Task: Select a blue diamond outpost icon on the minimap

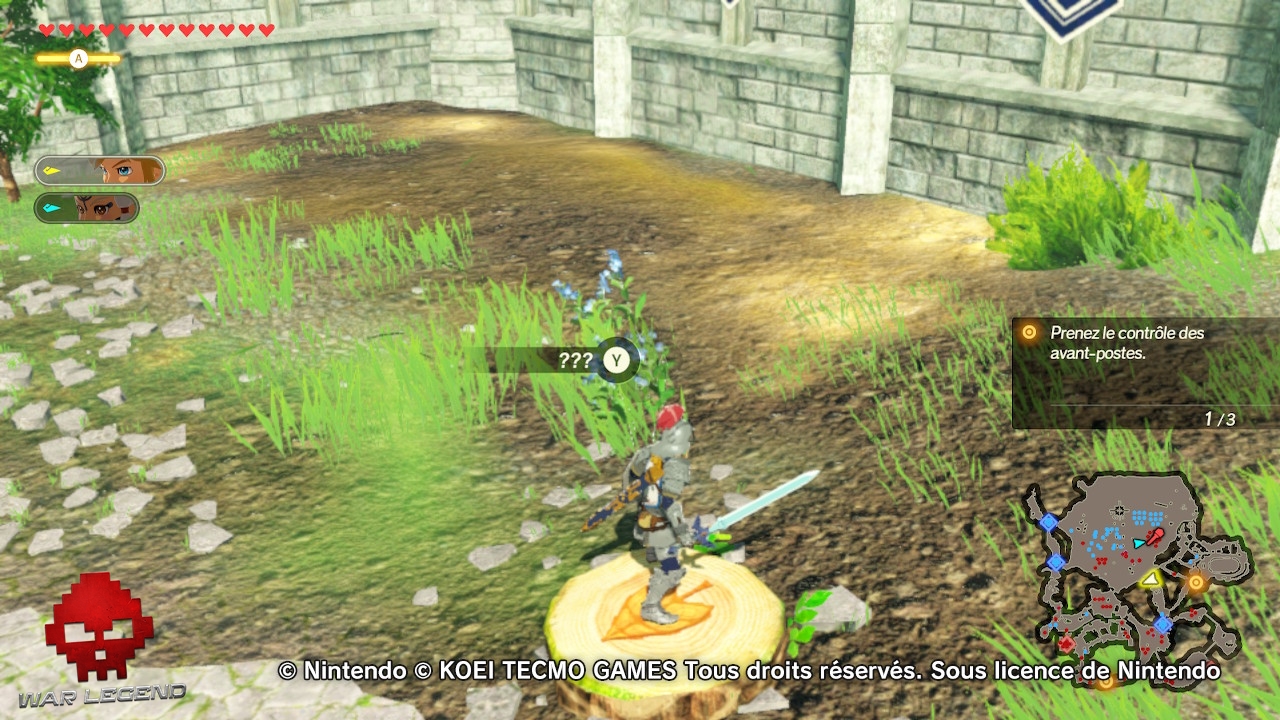Action: pyautogui.click(x=1049, y=521)
